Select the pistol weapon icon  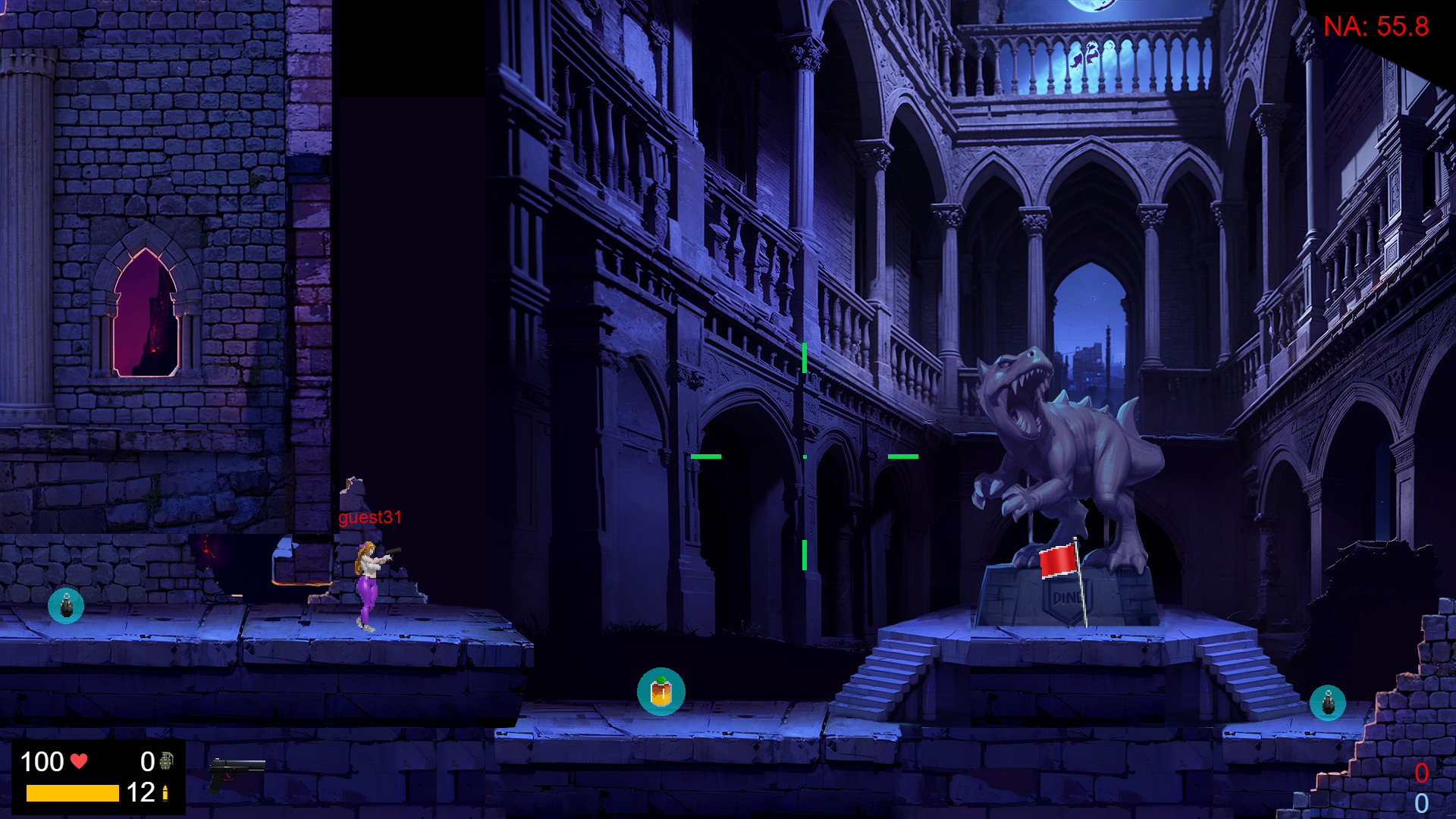[x=236, y=773]
